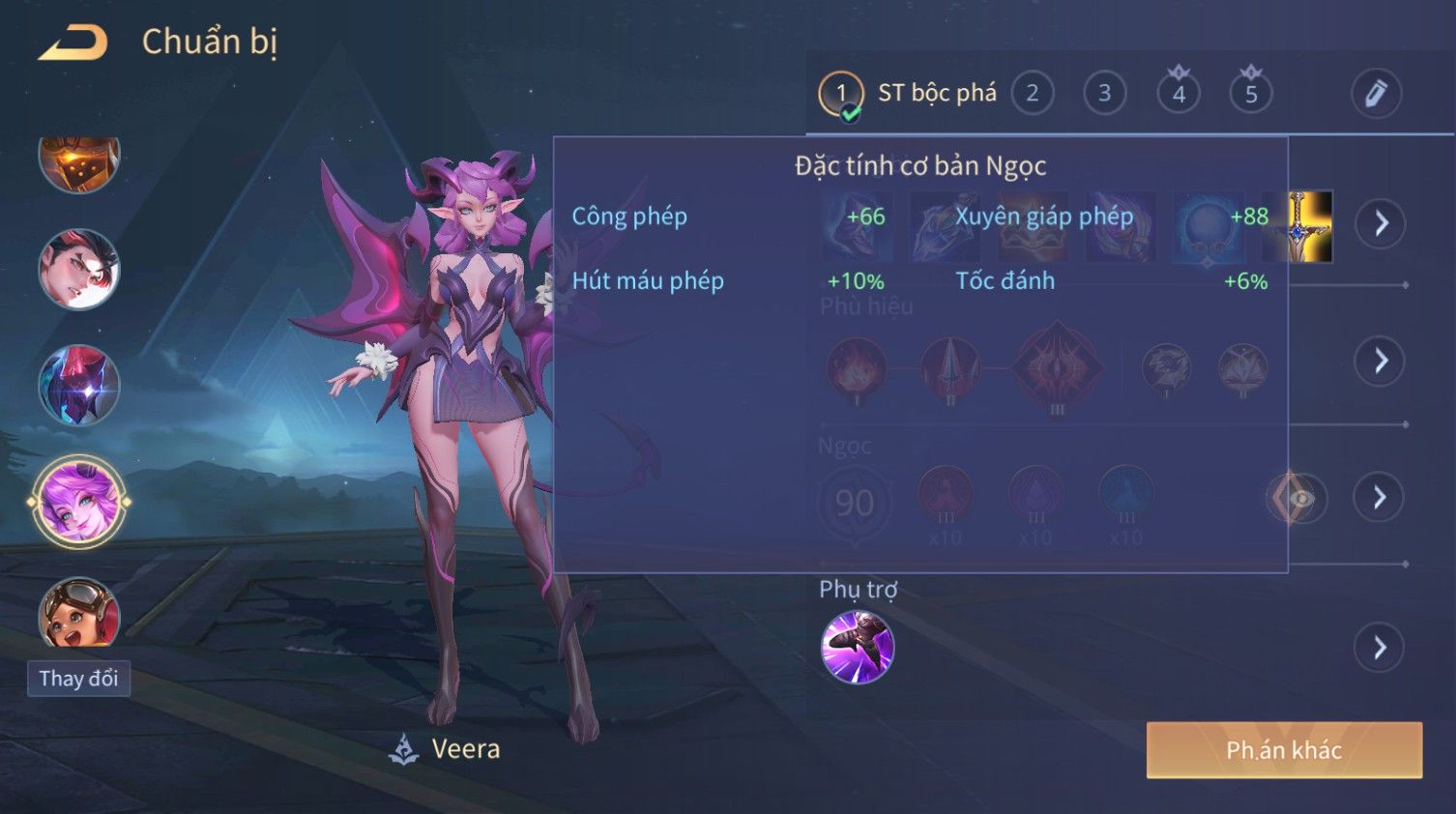Click the Thay đổi button
The image size is (1456, 814).
coord(78,679)
